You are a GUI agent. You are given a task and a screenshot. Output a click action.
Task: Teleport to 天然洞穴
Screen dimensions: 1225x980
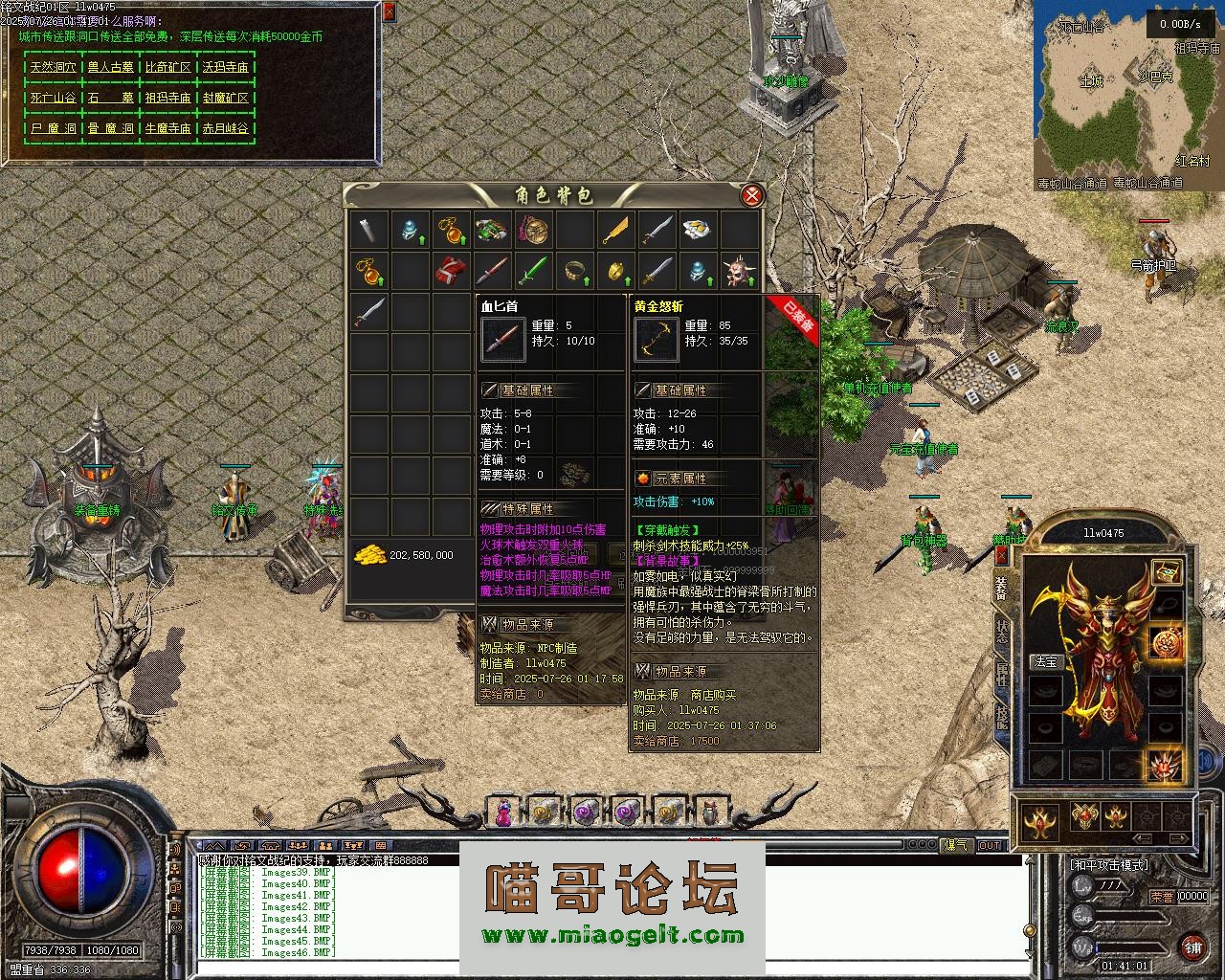pyautogui.click(x=53, y=67)
